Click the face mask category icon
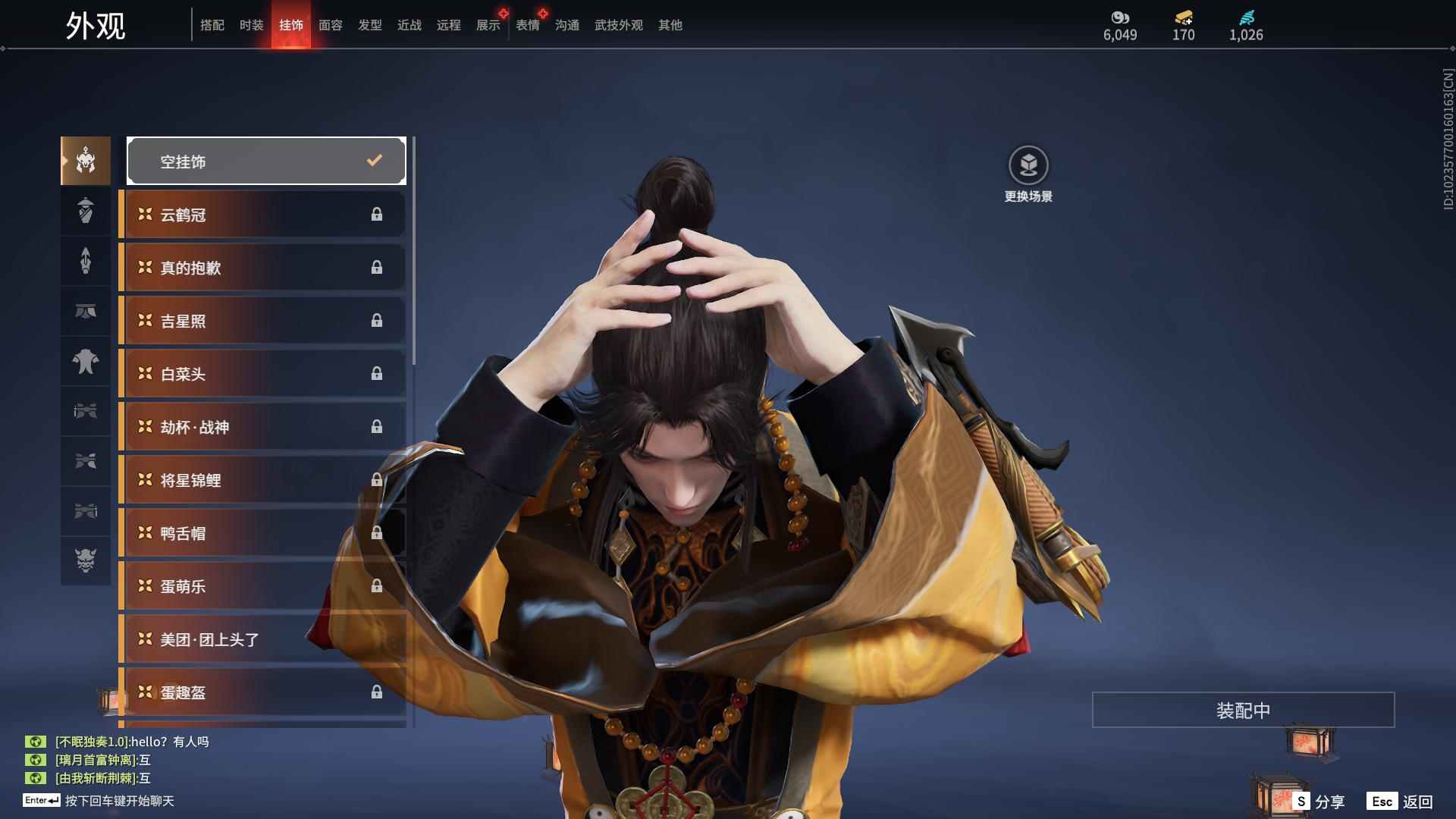 [x=86, y=312]
